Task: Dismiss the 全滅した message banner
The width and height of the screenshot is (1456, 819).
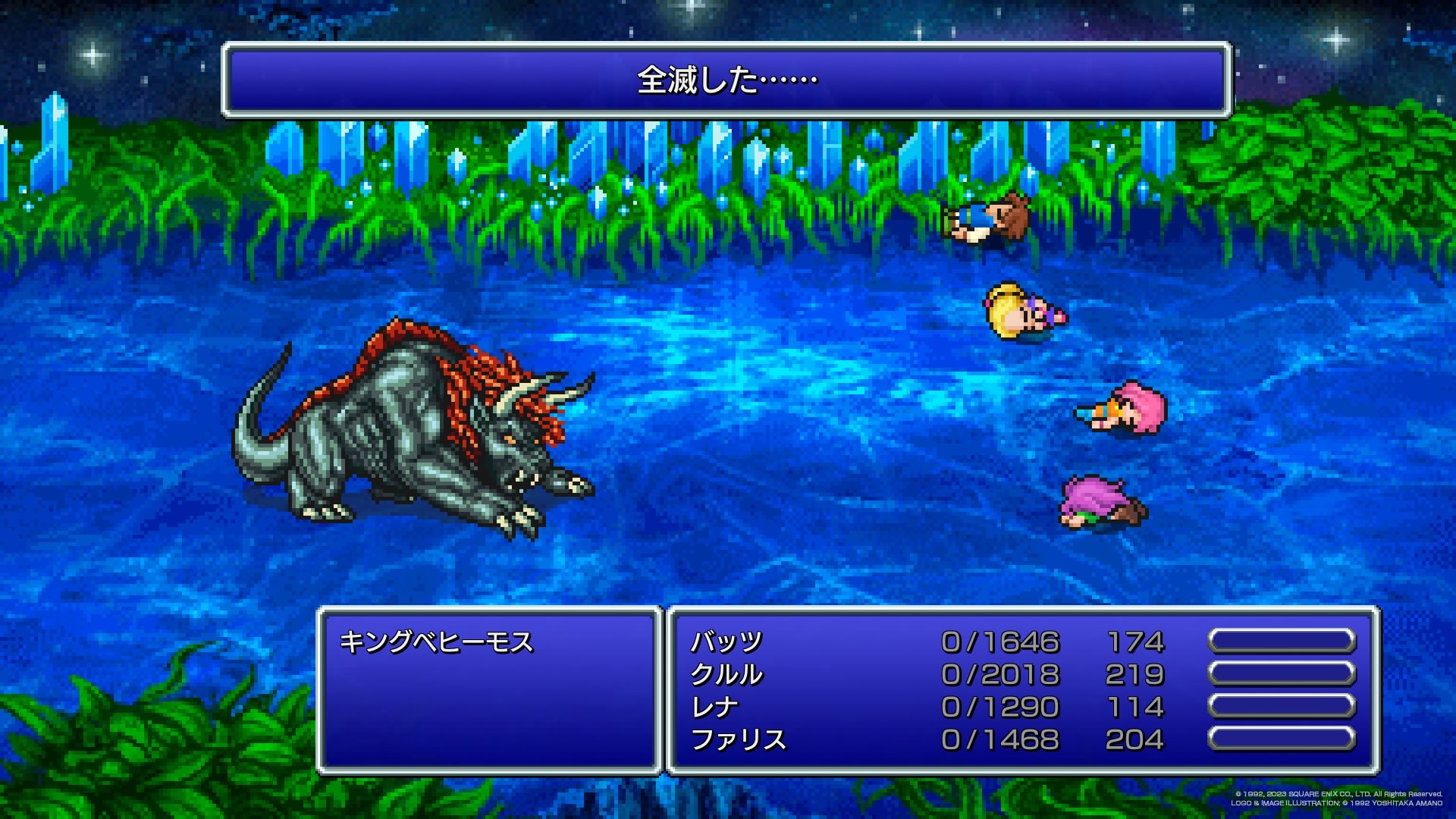Action: [x=726, y=80]
